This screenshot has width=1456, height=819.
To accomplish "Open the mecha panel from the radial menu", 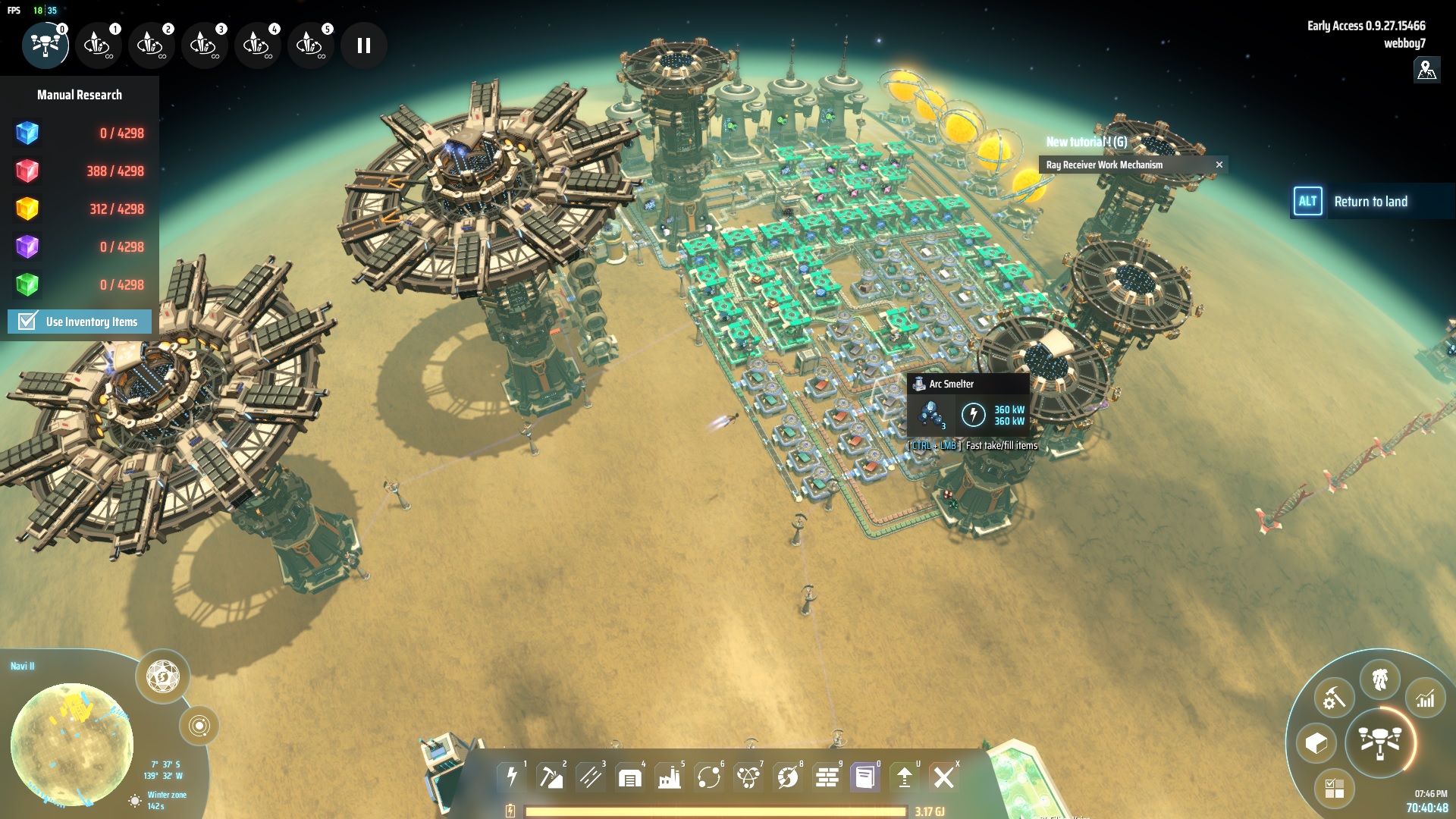I will click(x=1380, y=679).
